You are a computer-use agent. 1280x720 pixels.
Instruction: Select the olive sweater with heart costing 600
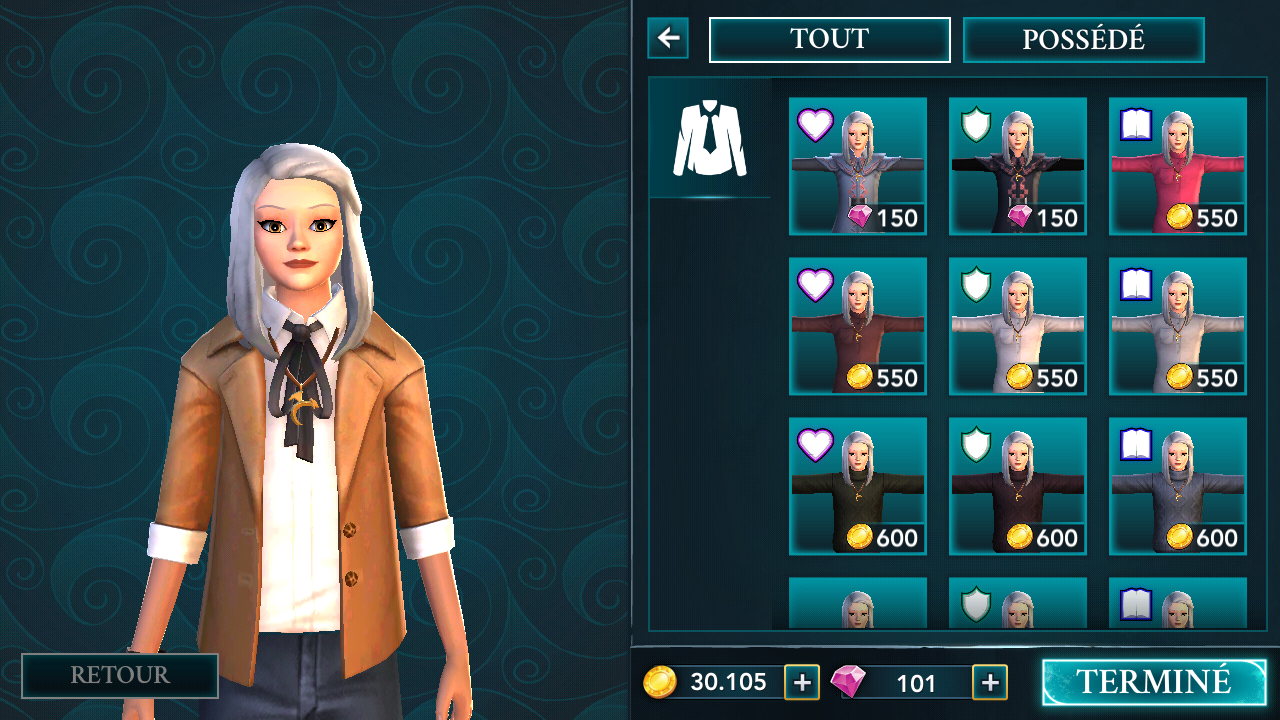[x=857, y=486]
